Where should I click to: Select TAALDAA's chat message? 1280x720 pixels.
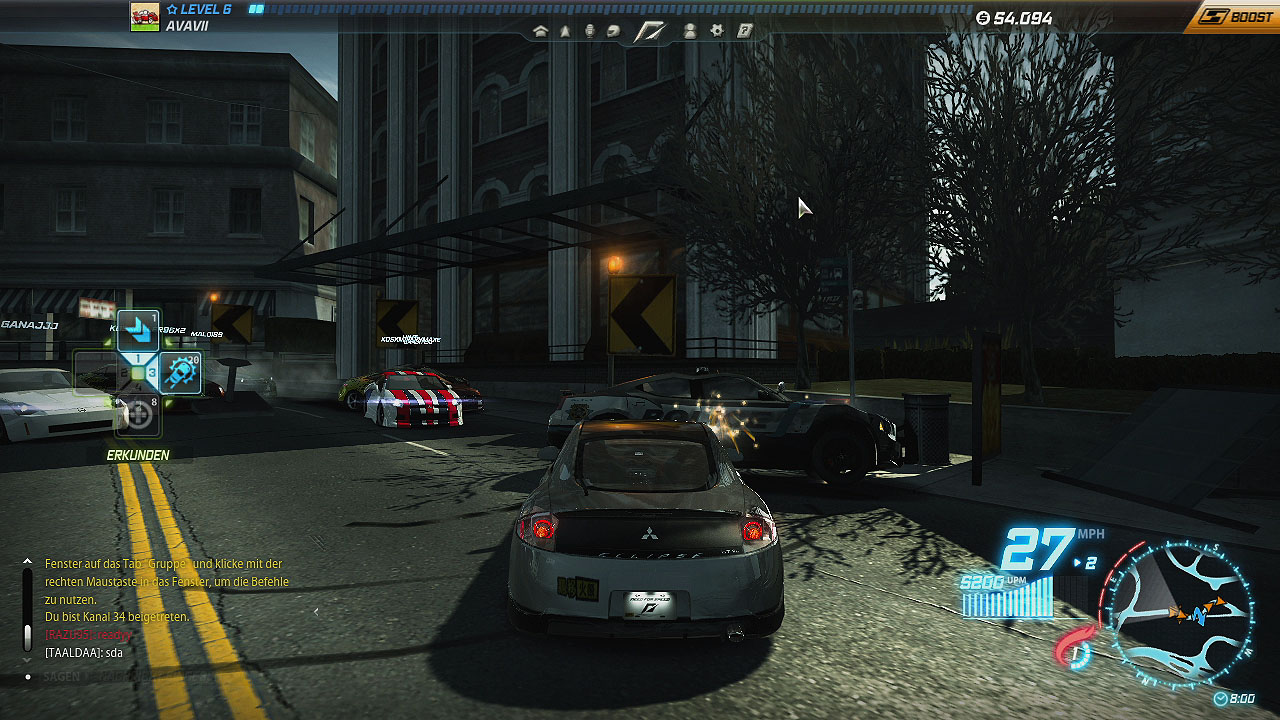[83, 652]
